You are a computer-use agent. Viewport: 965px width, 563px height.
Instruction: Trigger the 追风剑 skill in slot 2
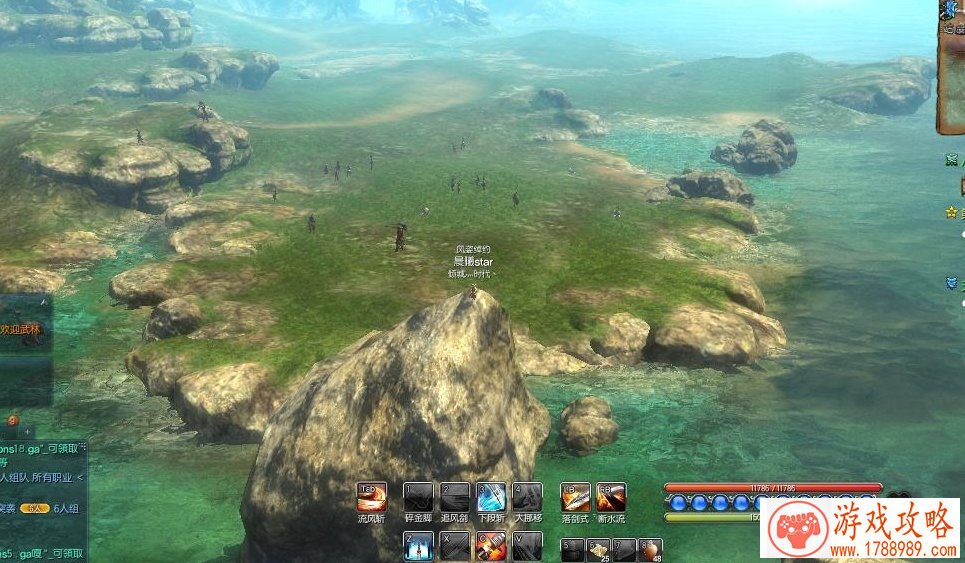tap(455, 497)
